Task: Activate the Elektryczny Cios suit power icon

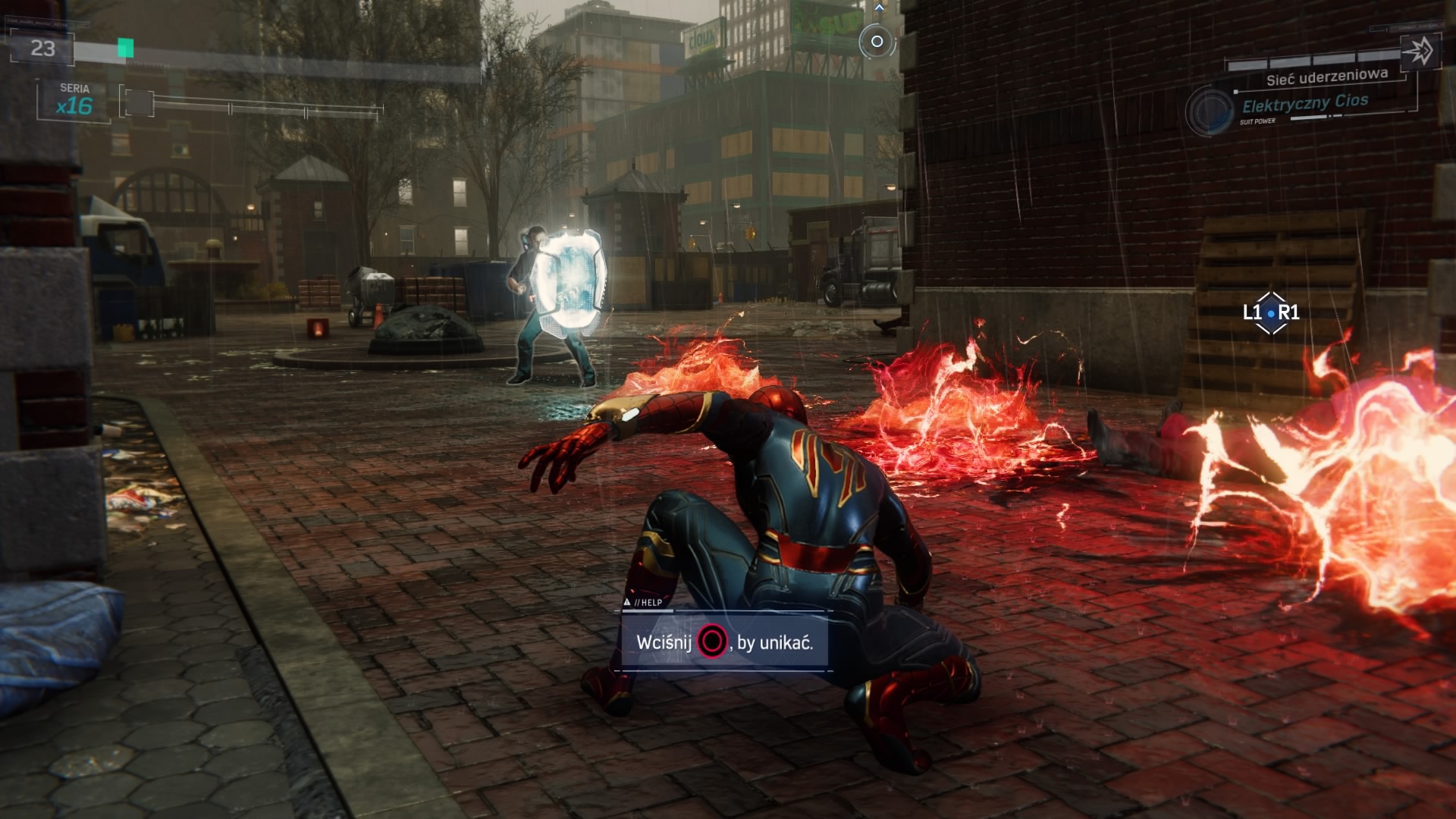Action: coord(1209,111)
